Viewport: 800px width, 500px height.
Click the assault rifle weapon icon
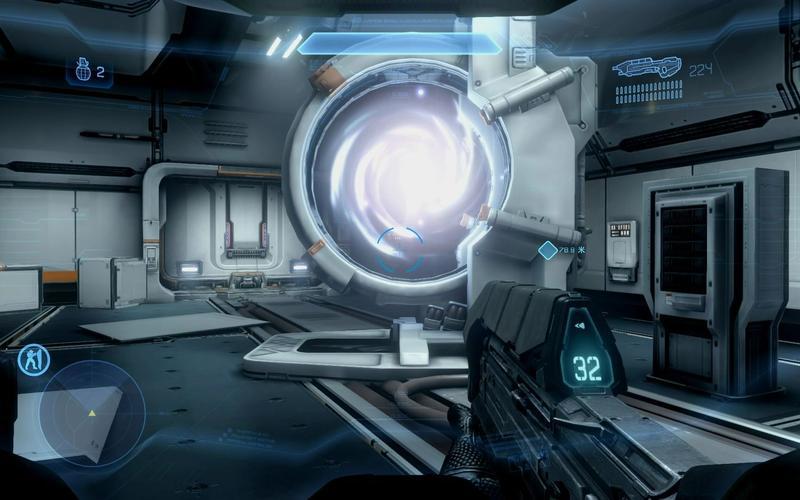(x=645, y=69)
